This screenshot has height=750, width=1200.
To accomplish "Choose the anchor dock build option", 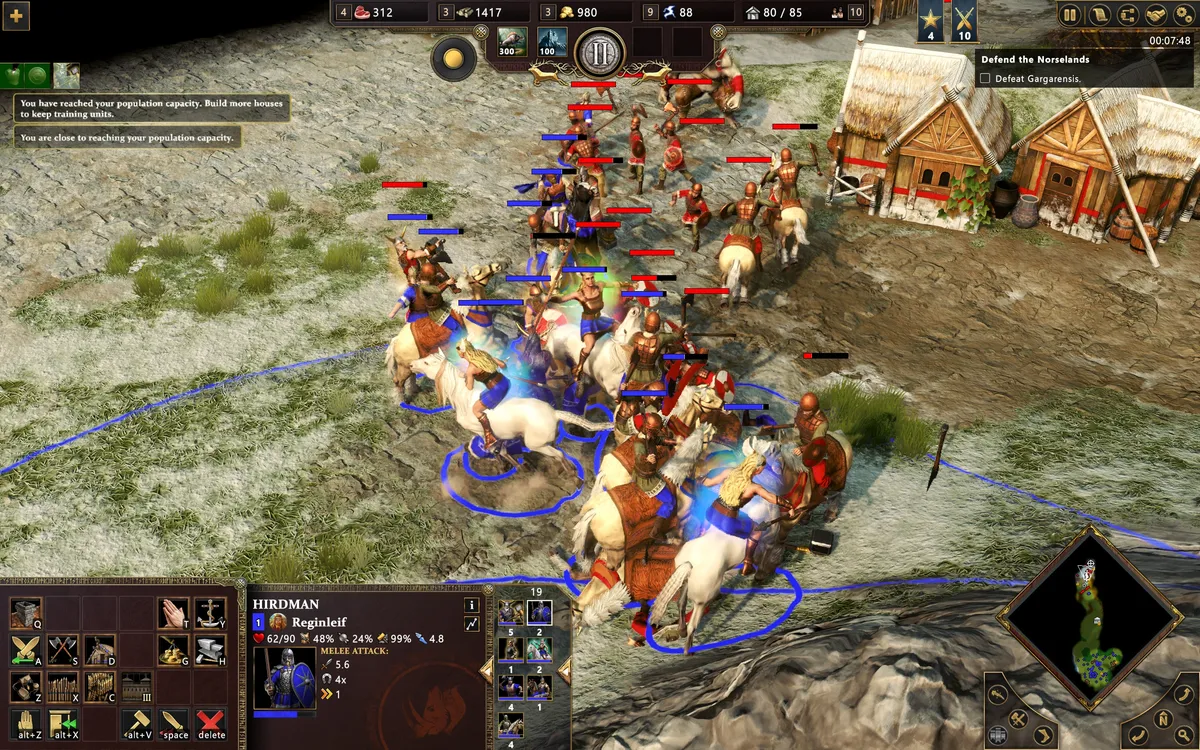I will click(210, 612).
